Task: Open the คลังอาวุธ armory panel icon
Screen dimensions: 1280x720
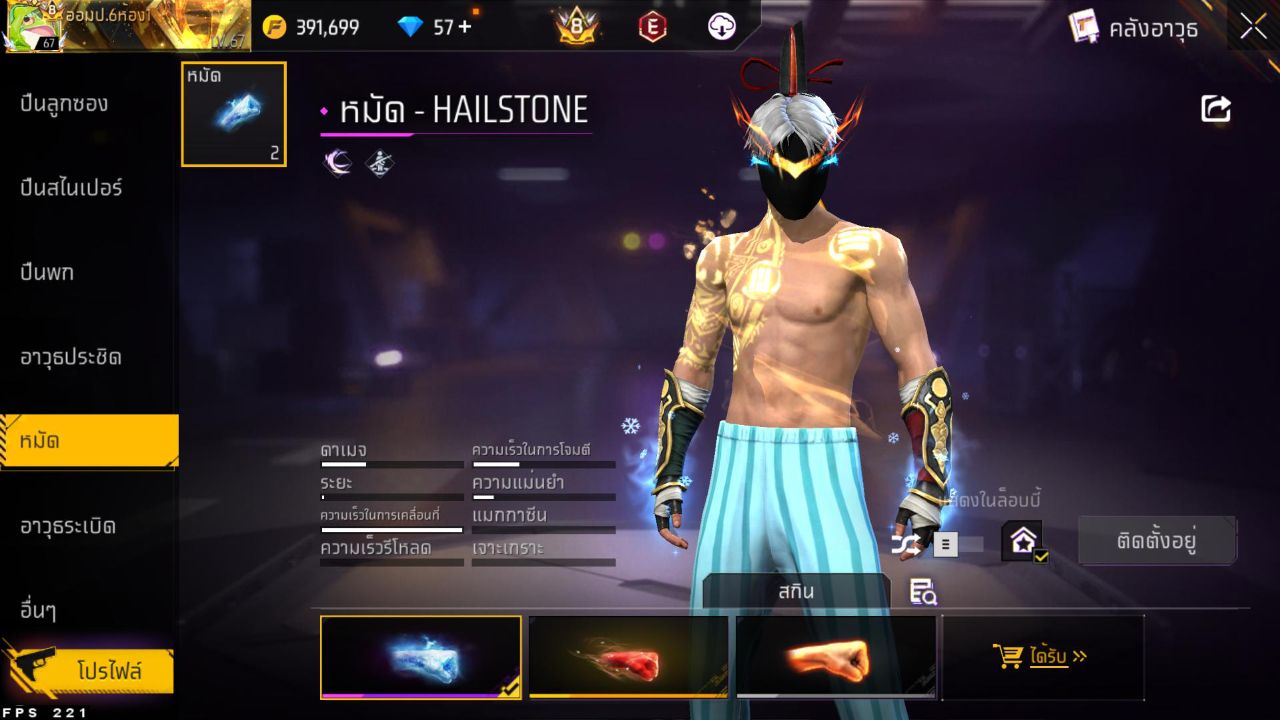Action: (x=1083, y=27)
